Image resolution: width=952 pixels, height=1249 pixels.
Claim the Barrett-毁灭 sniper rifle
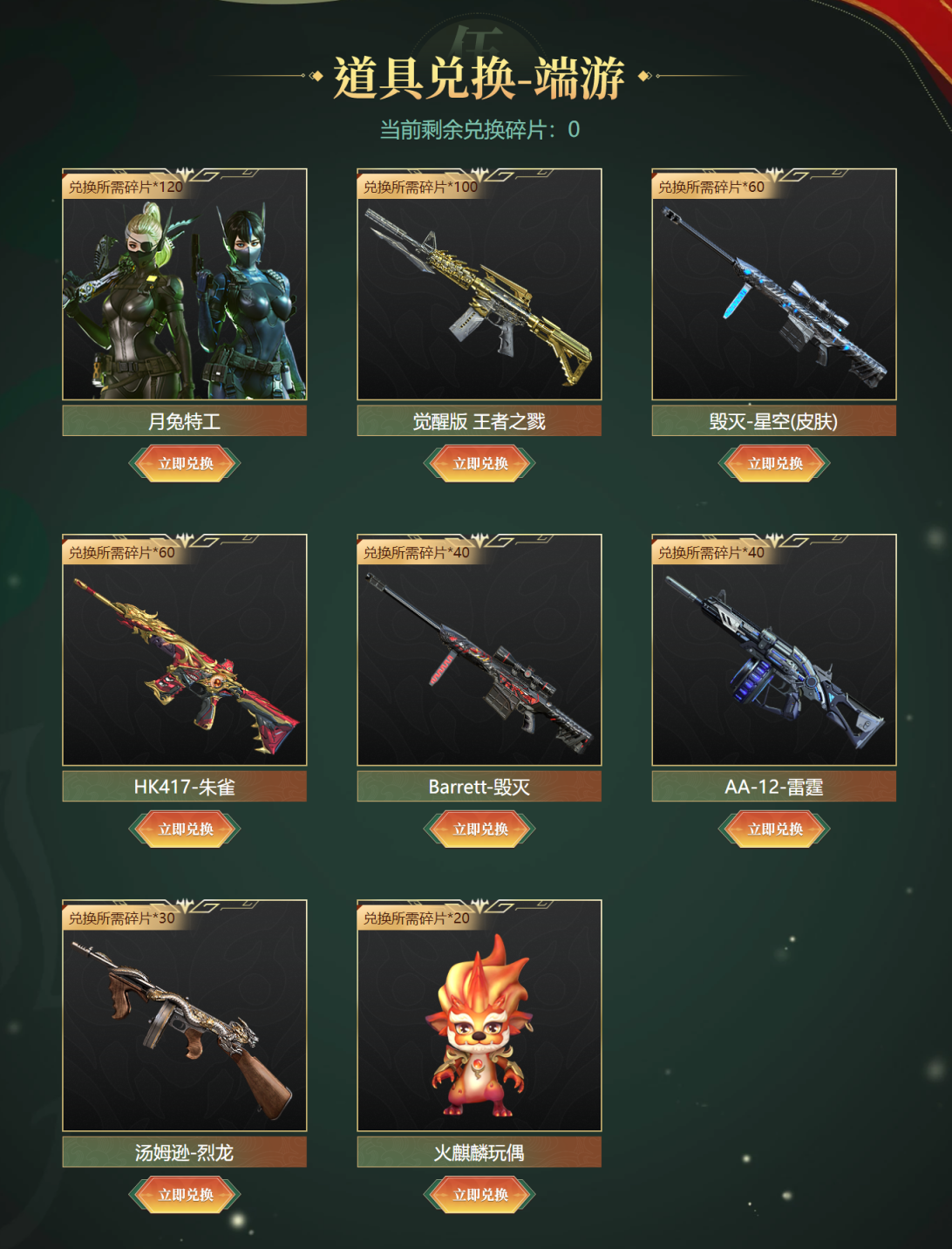coord(479,829)
